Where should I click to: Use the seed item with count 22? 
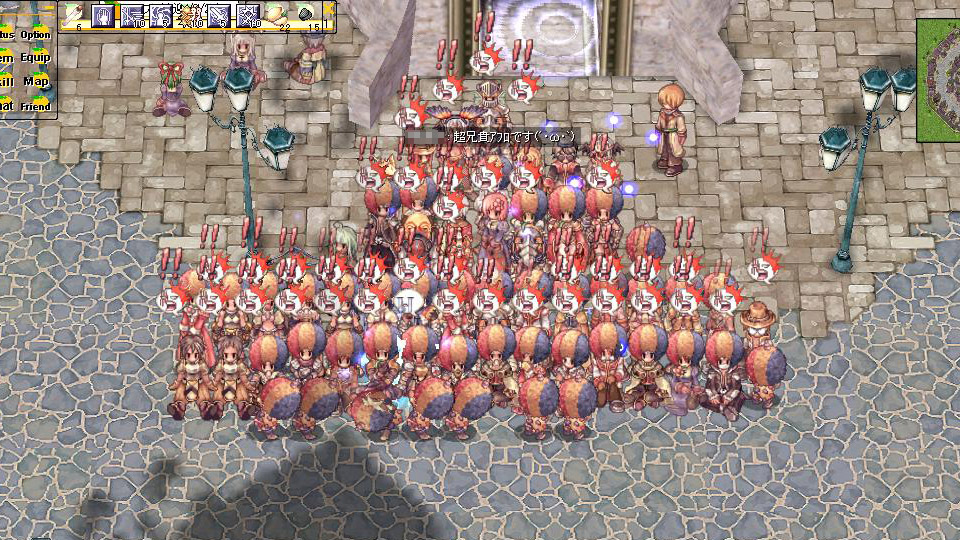tap(277, 15)
